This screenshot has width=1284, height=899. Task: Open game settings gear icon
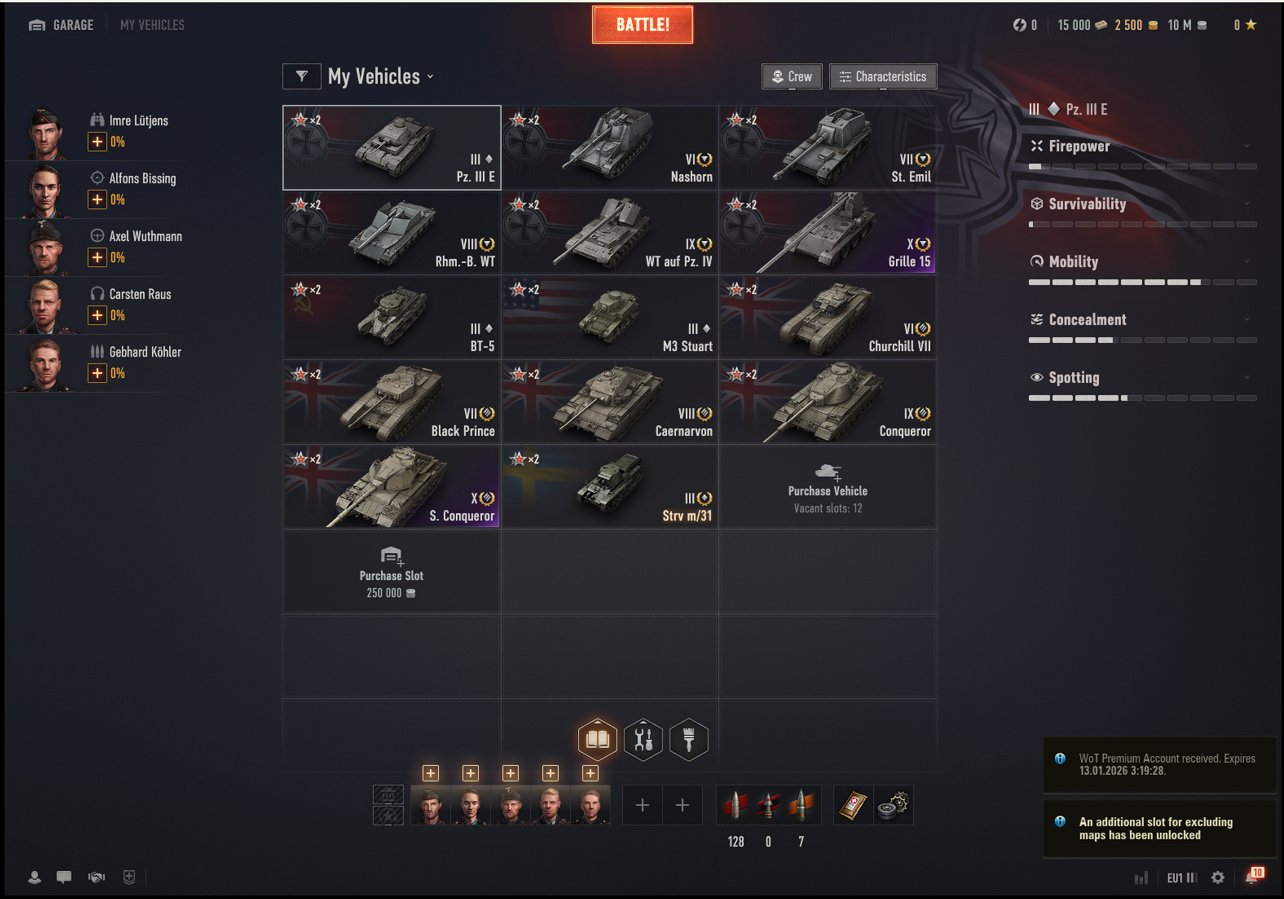tap(1217, 877)
